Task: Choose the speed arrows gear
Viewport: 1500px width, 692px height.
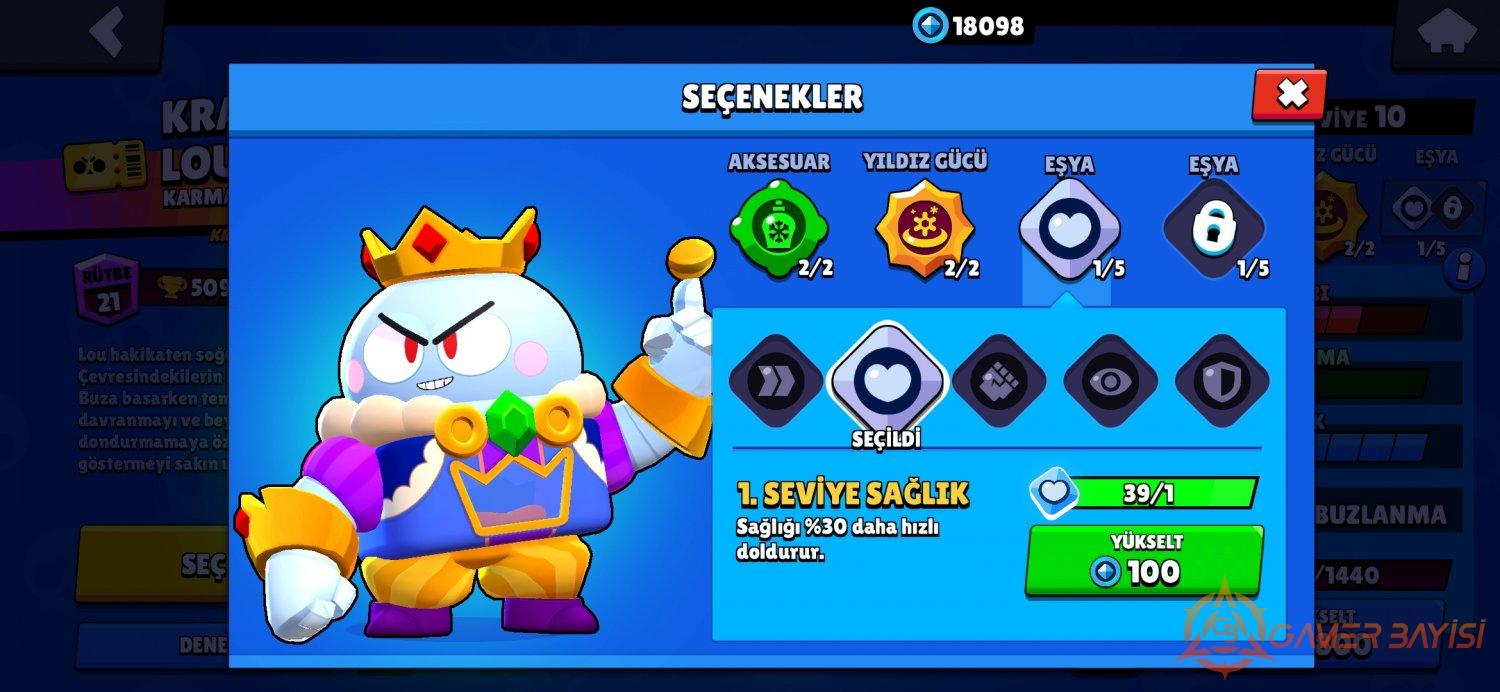Action: (775, 381)
